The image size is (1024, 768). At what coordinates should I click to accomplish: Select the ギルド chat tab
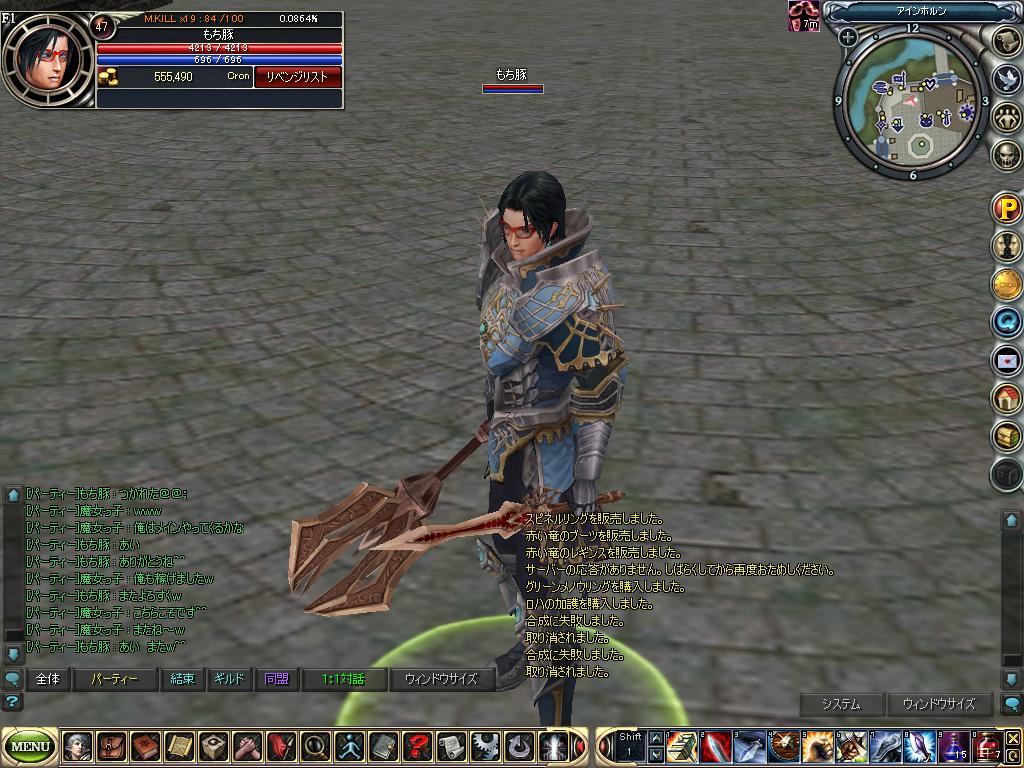[x=229, y=679]
